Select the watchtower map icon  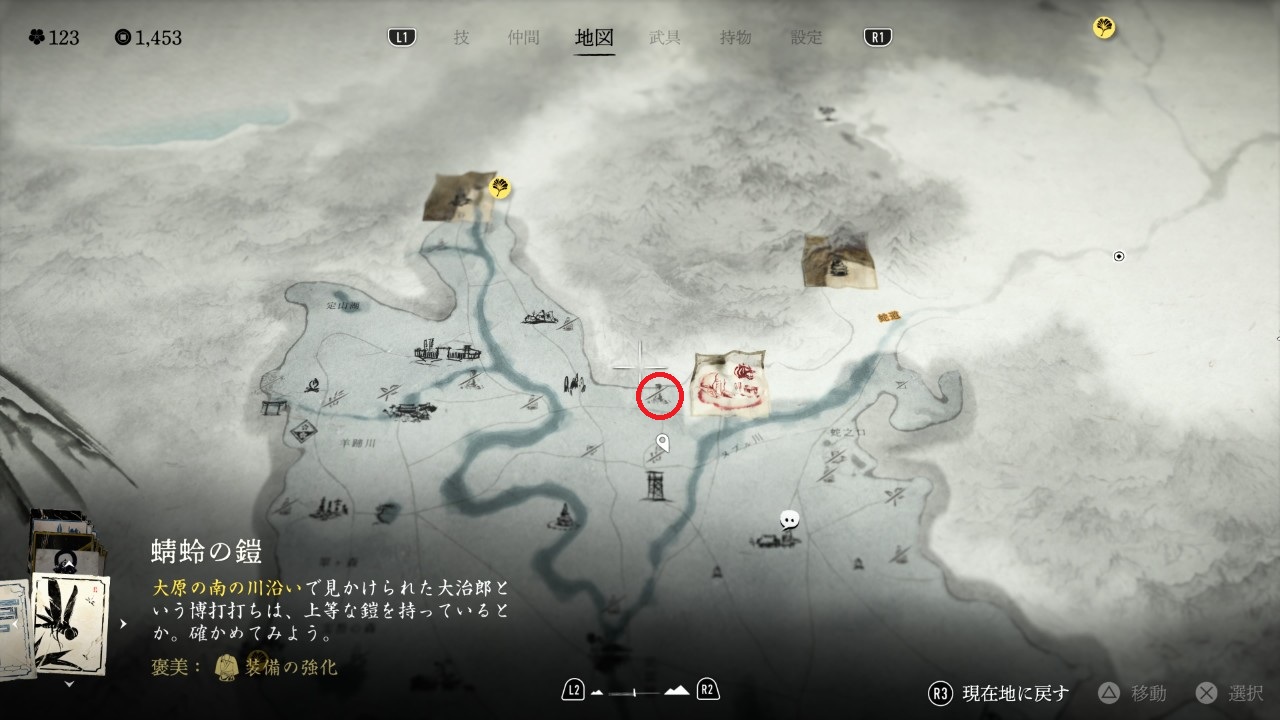pyautogui.click(x=655, y=487)
